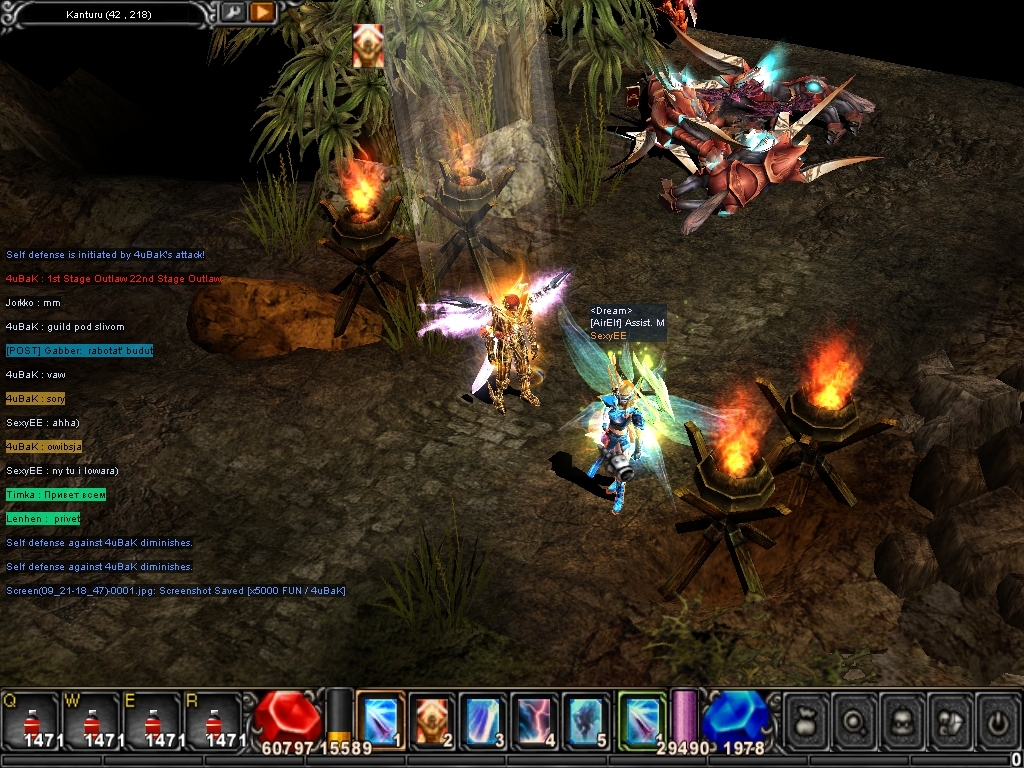This screenshot has width=1024, height=768.
Task: Click the orange play arrow button
Action: 262,12
